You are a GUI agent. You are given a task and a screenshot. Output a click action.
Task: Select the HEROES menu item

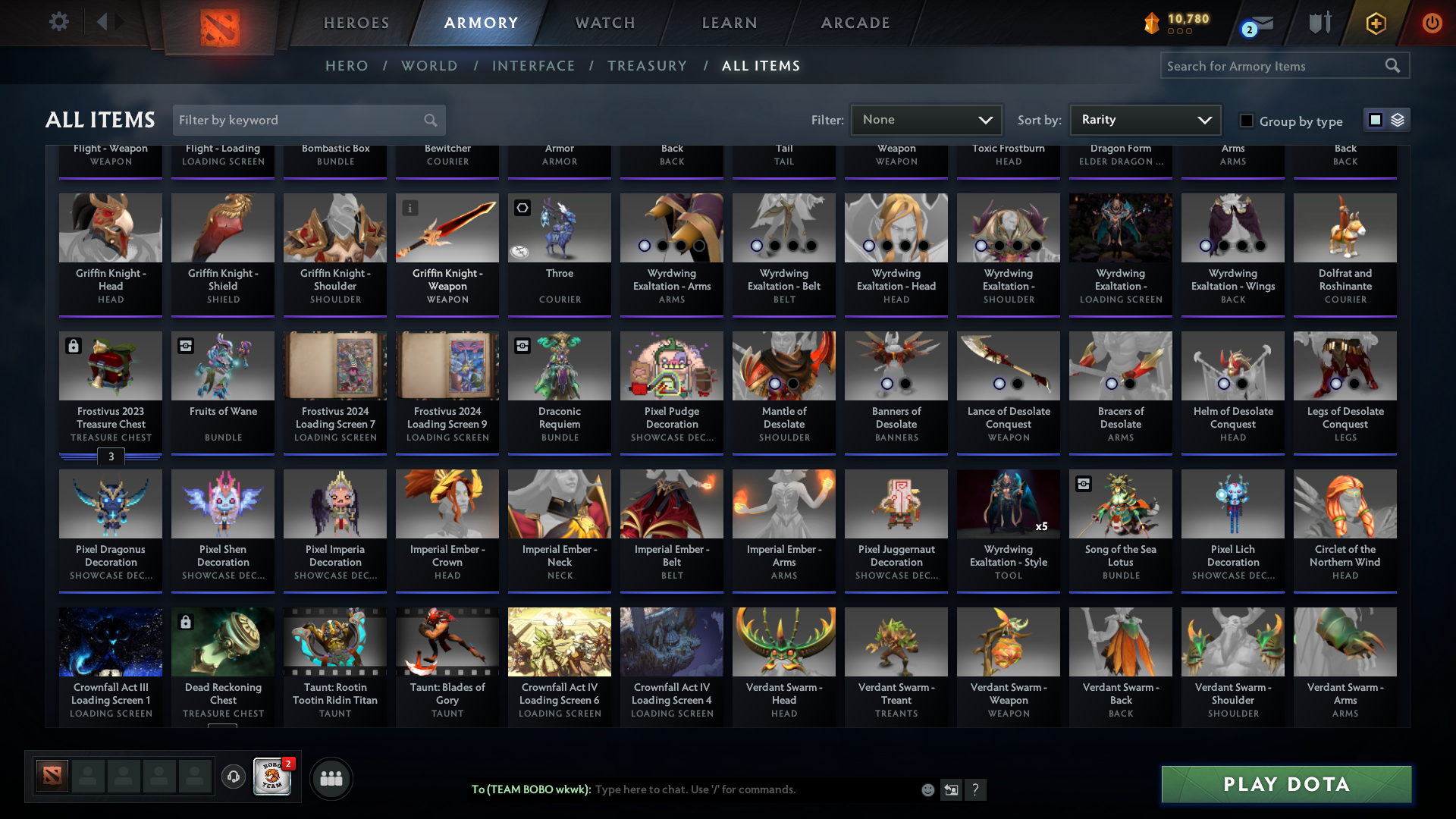[x=356, y=23]
